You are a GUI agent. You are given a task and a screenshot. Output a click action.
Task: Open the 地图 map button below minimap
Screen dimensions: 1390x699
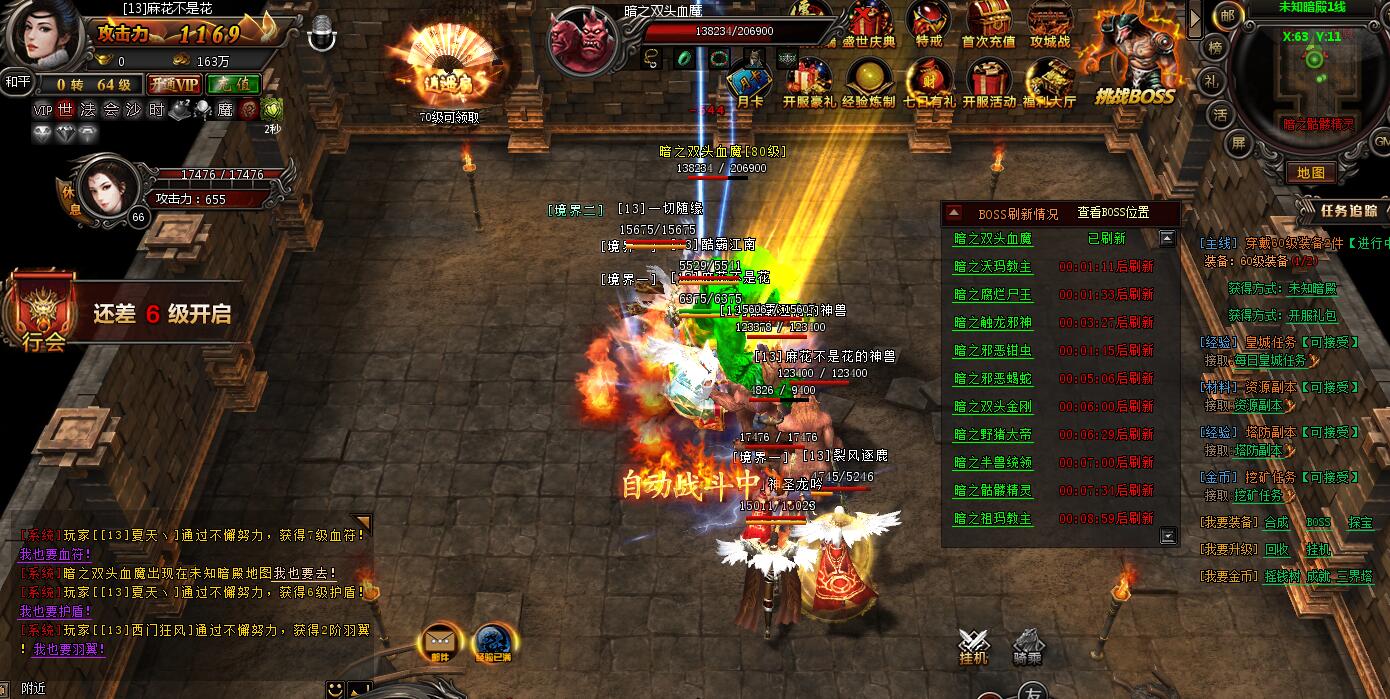pyautogui.click(x=1310, y=173)
